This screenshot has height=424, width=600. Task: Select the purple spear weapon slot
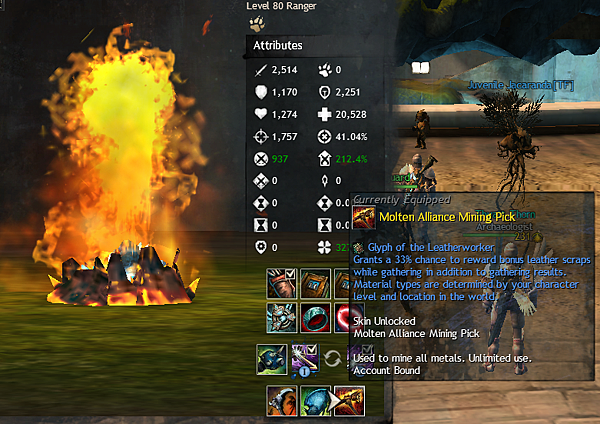(x=304, y=357)
